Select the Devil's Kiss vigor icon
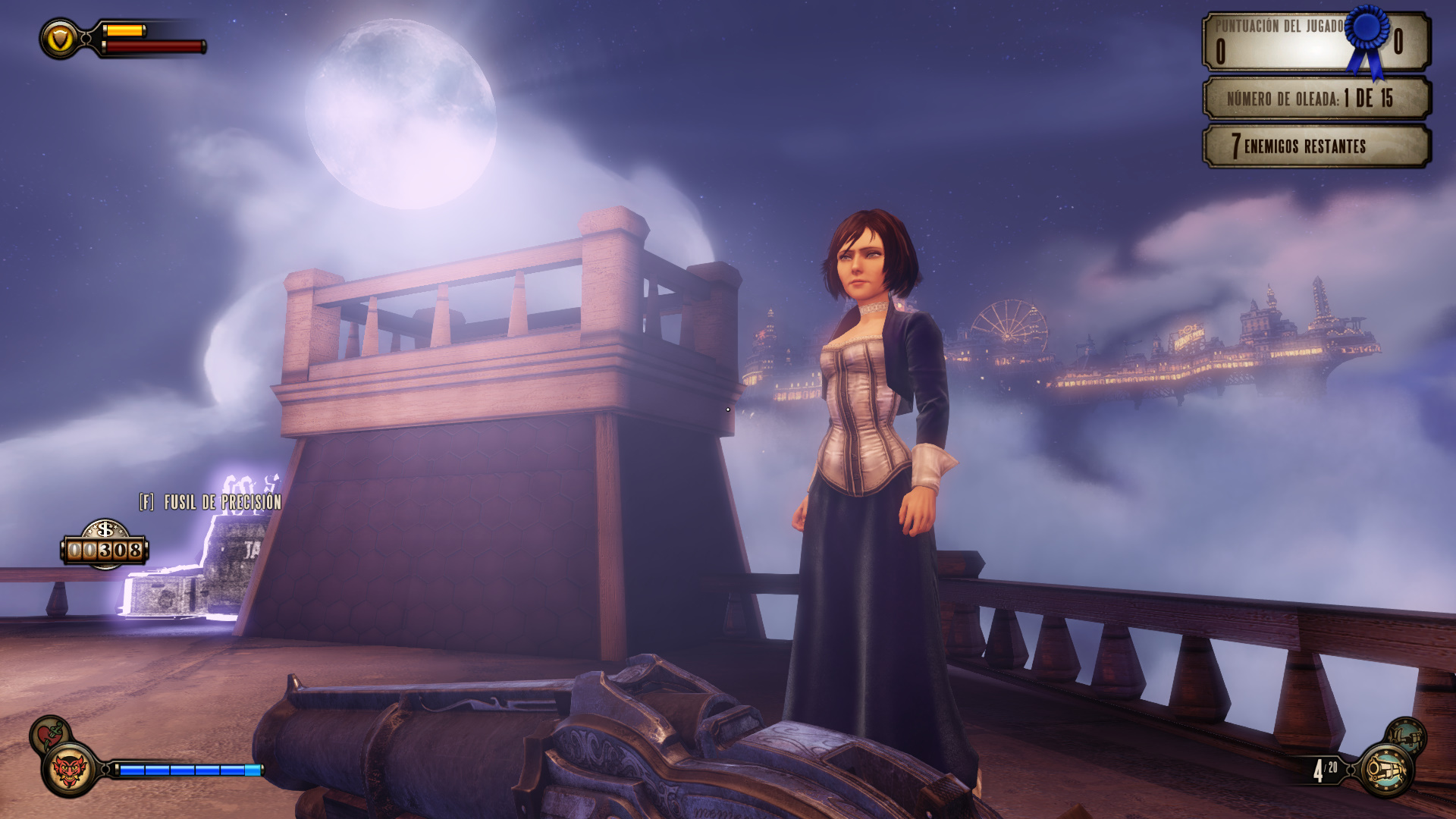 tap(70, 770)
